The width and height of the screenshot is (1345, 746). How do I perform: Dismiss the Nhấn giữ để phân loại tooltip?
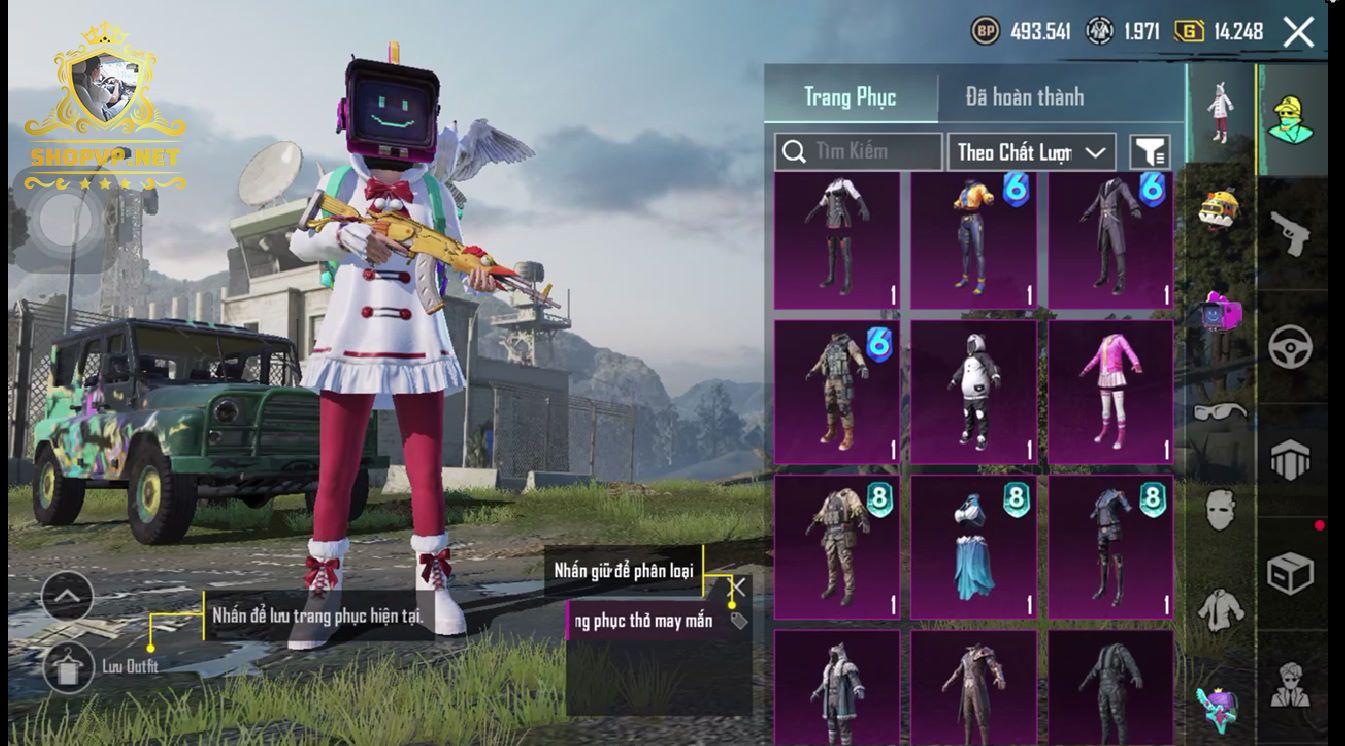pos(738,587)
